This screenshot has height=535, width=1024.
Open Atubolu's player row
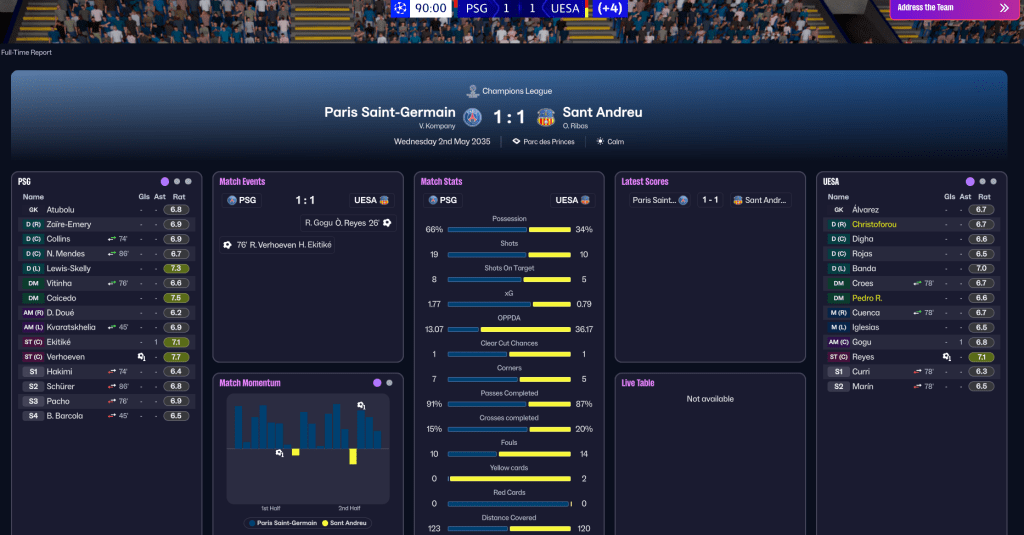[x=61, y=210]
